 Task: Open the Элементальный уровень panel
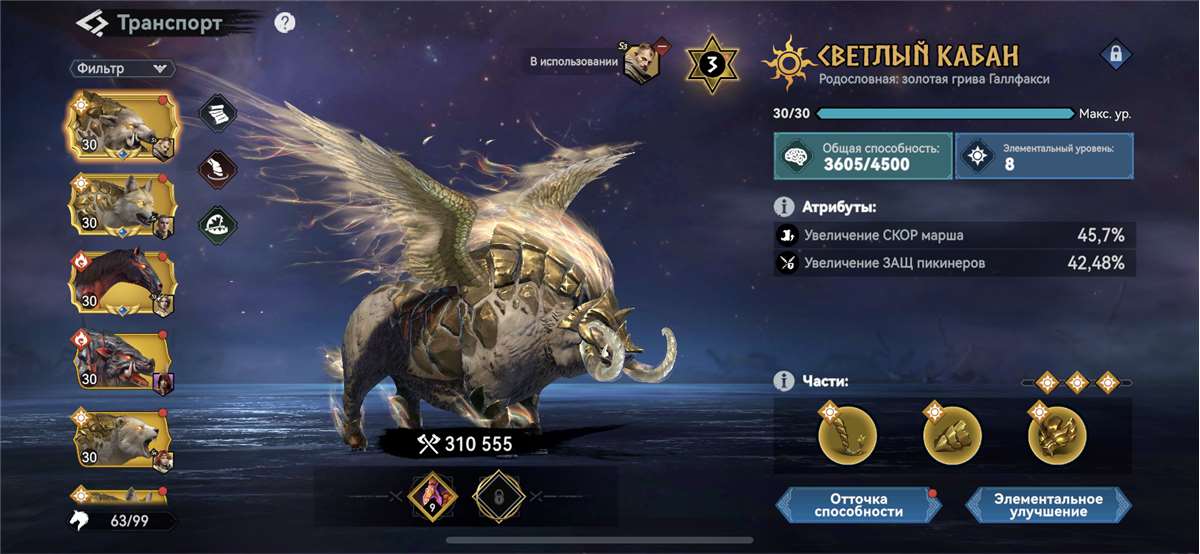click(x=1044, y=157)
